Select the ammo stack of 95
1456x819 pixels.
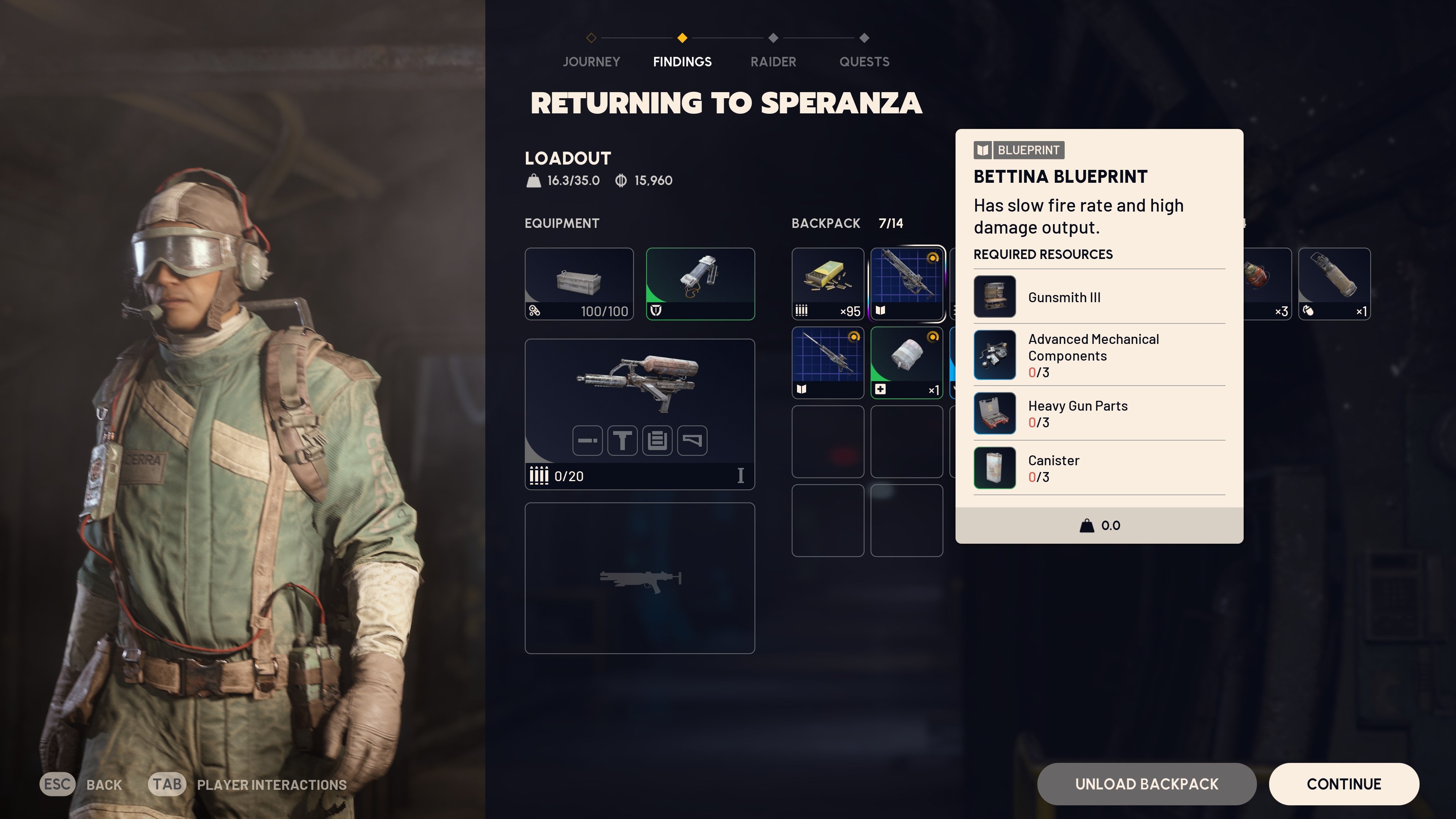[x=827, y=283]
